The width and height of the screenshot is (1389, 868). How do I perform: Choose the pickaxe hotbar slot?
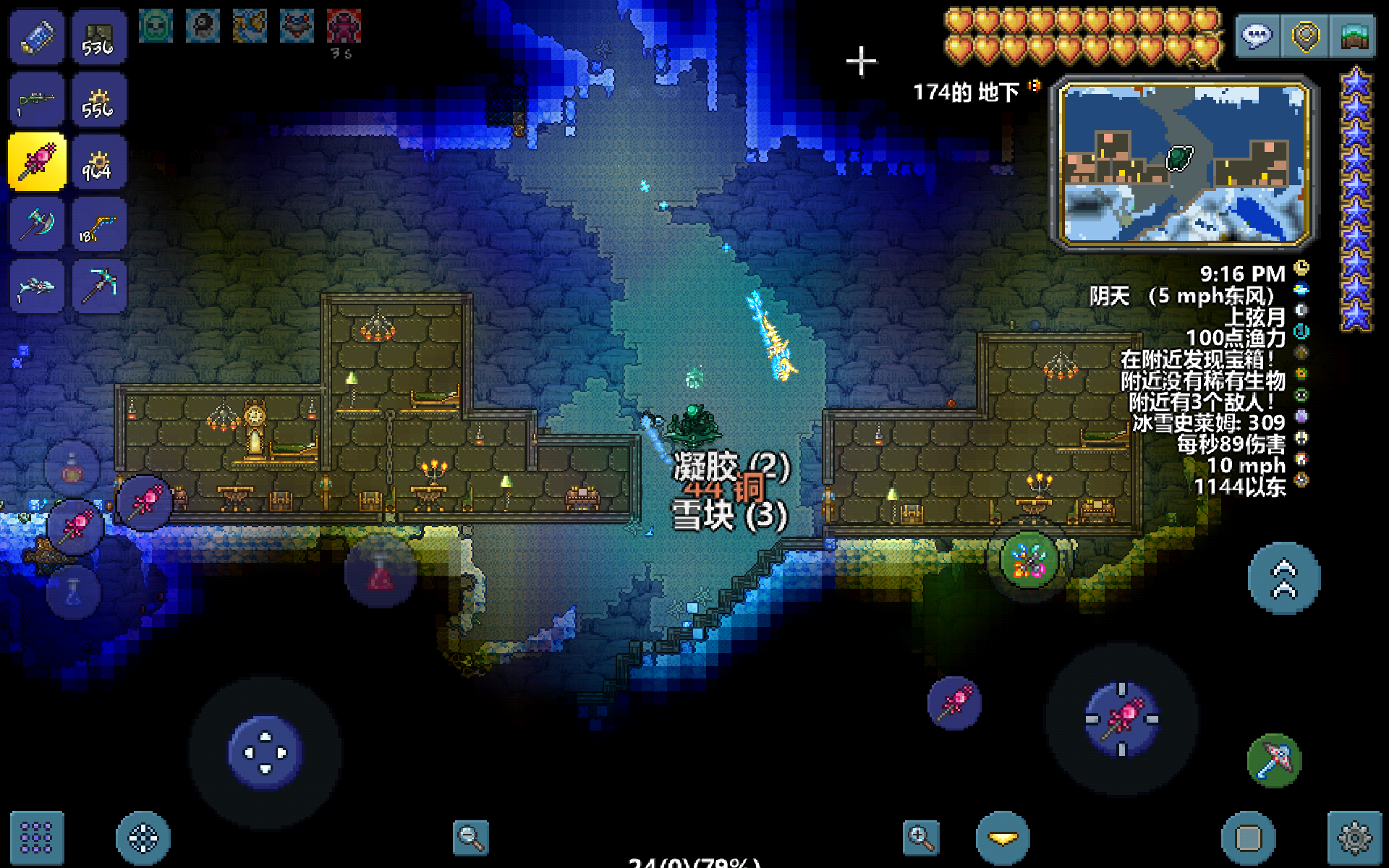pos(99,287)
